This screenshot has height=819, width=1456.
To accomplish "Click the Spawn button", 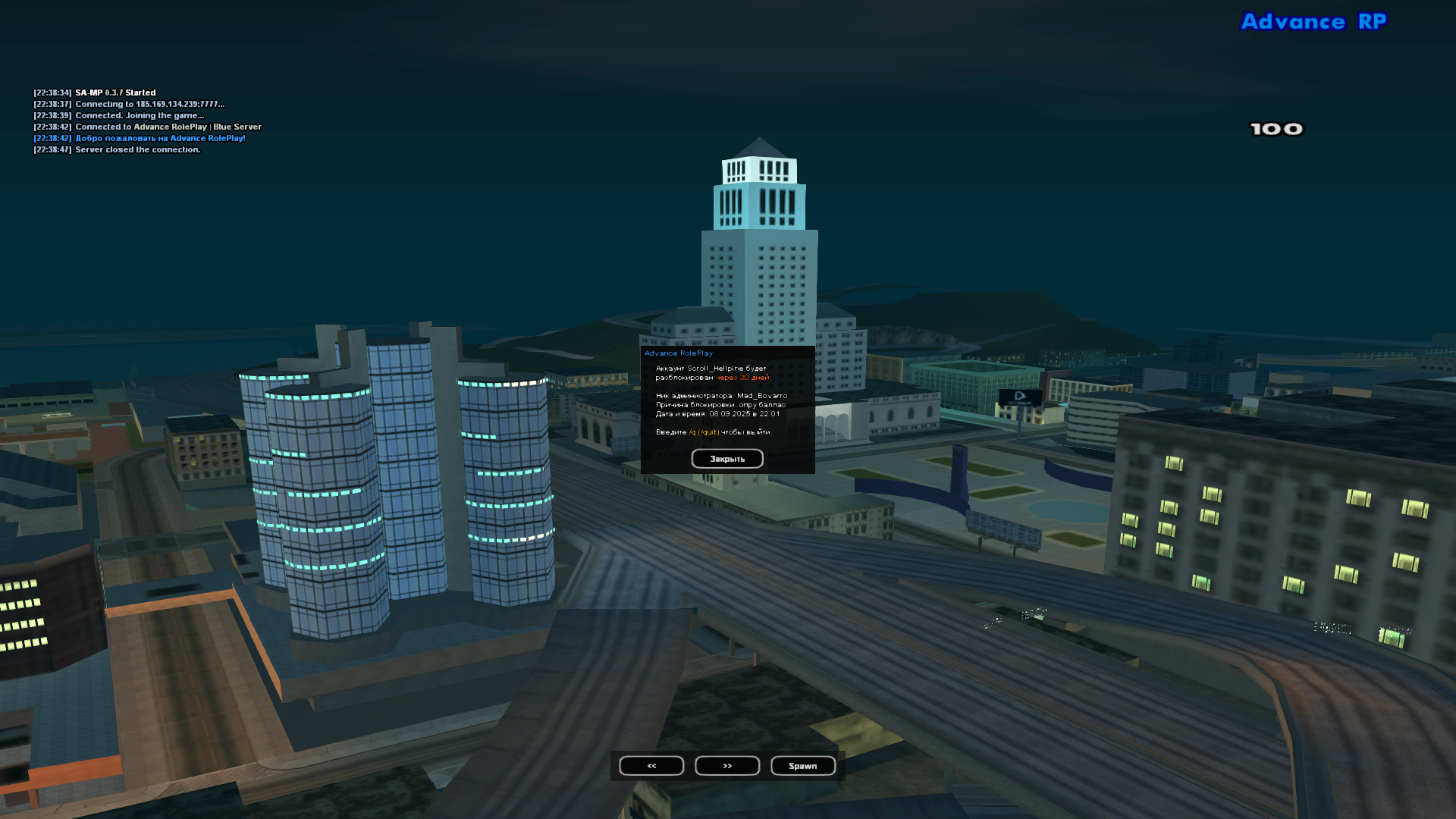I will 802,766.
